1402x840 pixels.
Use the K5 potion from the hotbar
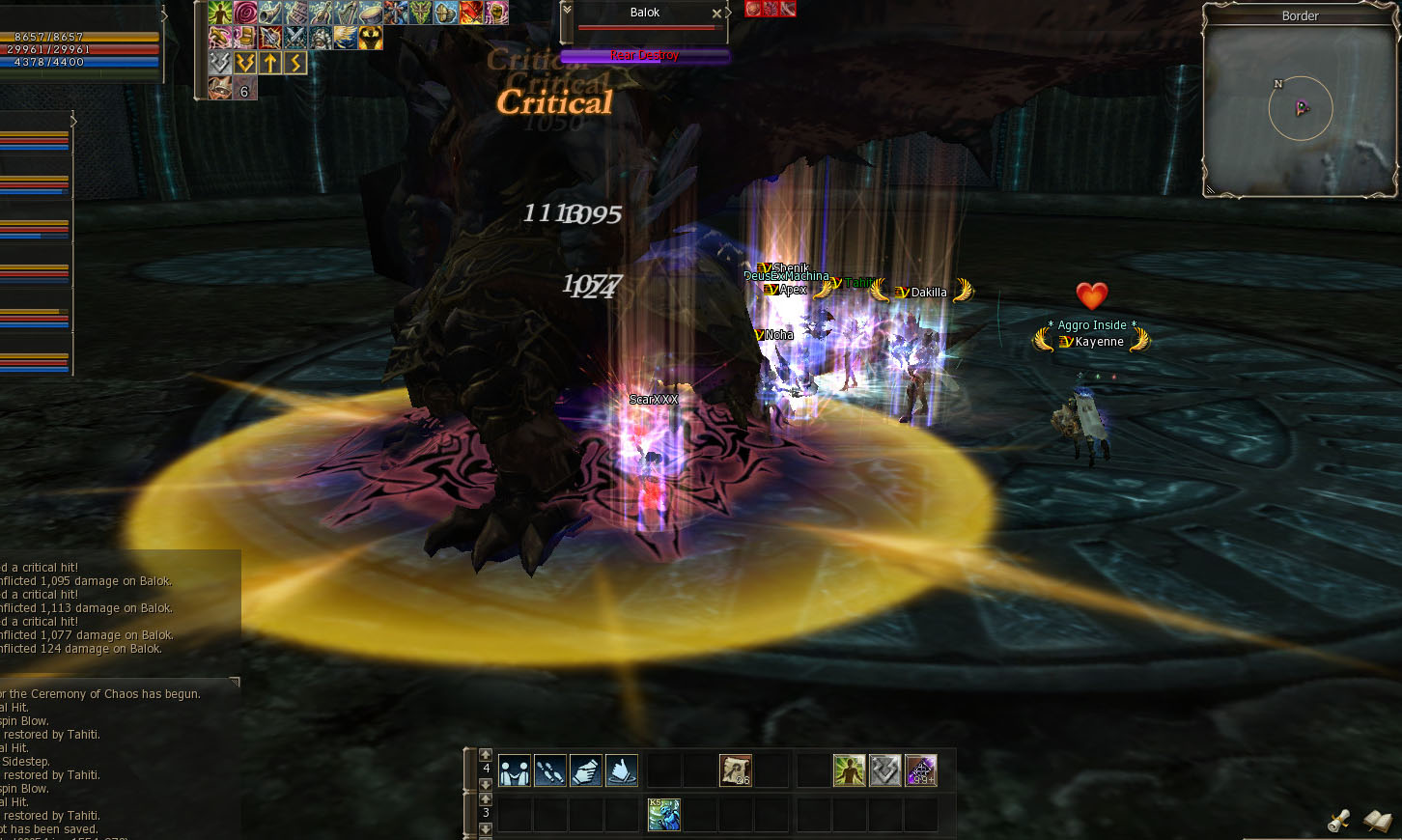point(664,814)
